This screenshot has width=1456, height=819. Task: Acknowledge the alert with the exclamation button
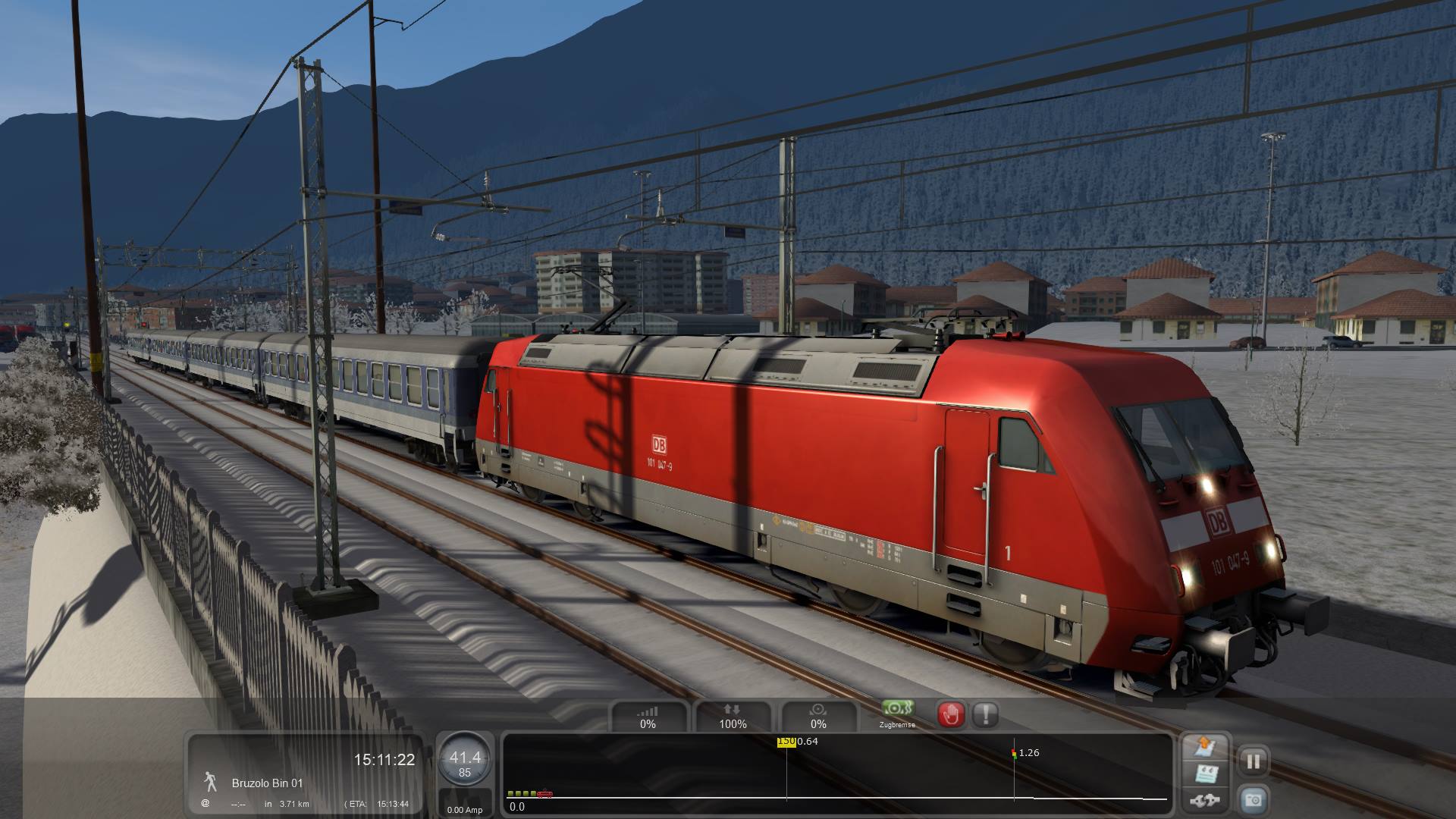point(985,714)
